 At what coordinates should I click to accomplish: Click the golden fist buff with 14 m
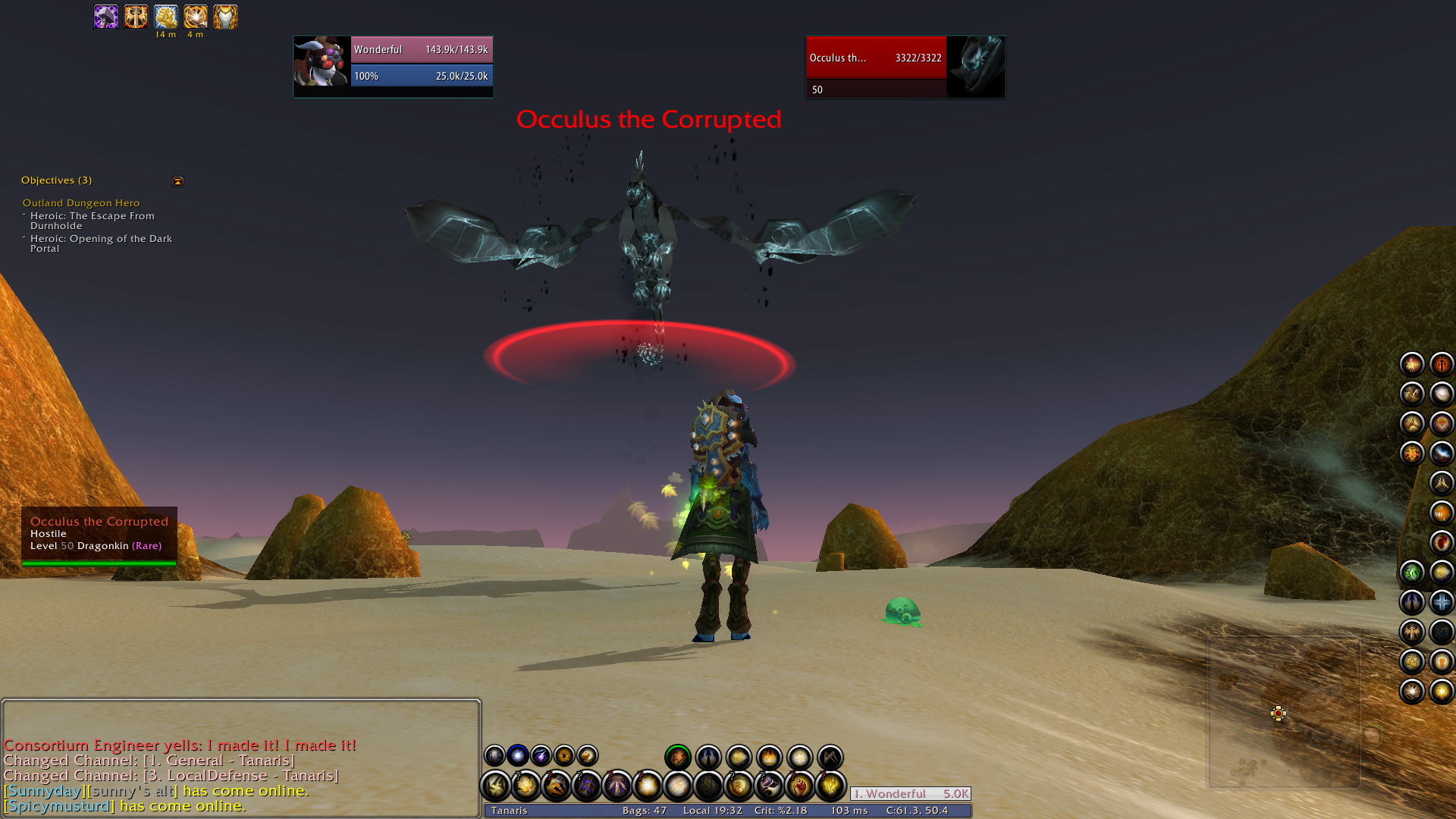(165, 17)
